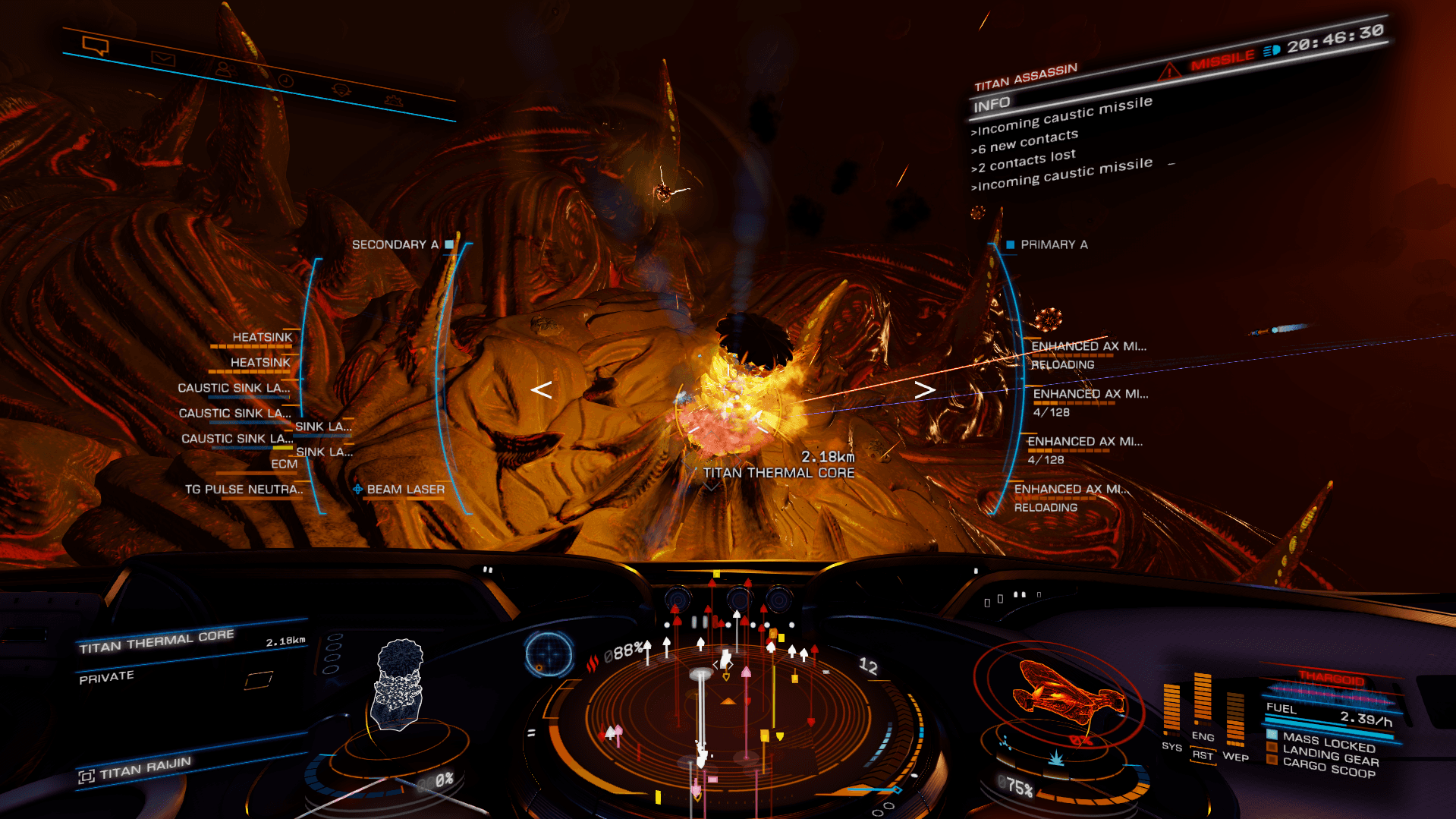
Task: Click the RST power reset indicator
Action: click(1202, 755)
